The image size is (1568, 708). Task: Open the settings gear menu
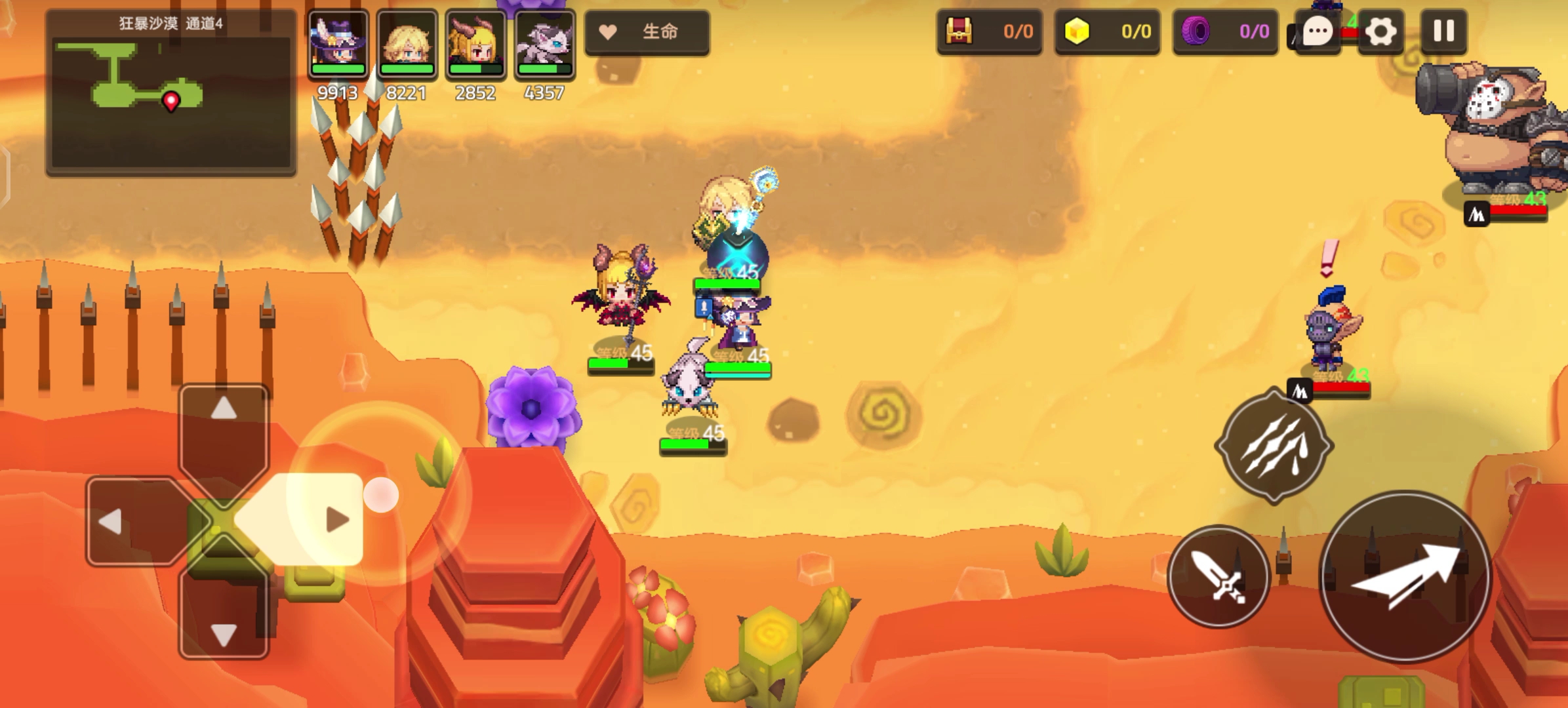[1380, 31]
